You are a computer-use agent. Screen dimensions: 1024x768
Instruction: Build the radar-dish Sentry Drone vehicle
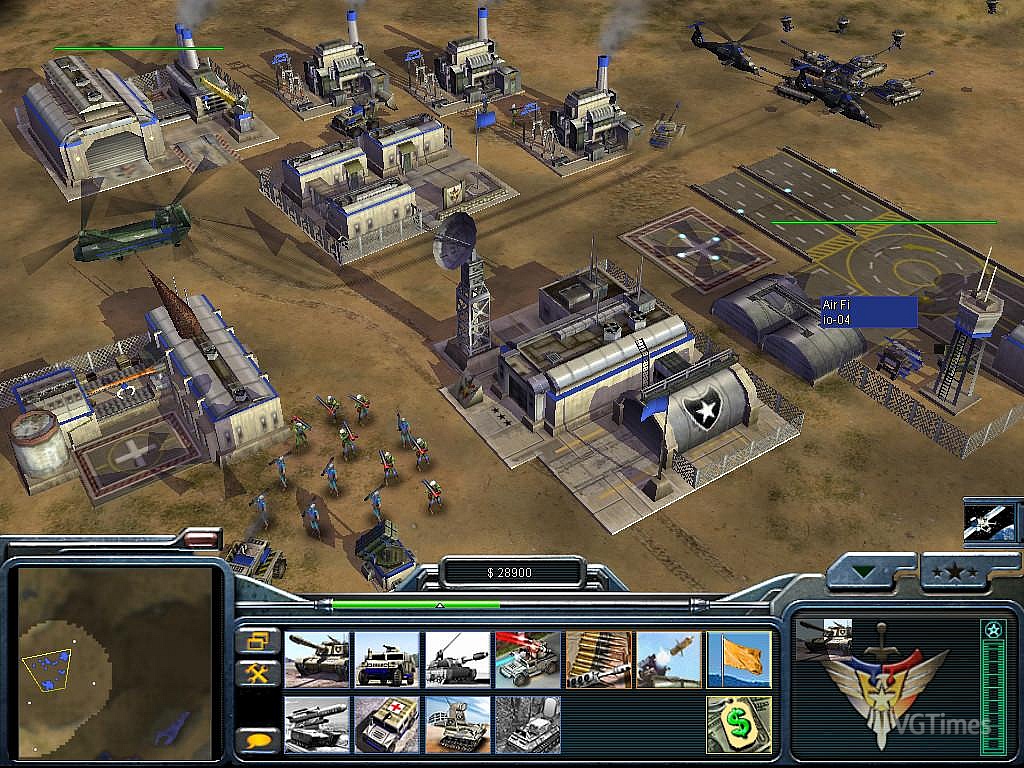pos(457,724)
